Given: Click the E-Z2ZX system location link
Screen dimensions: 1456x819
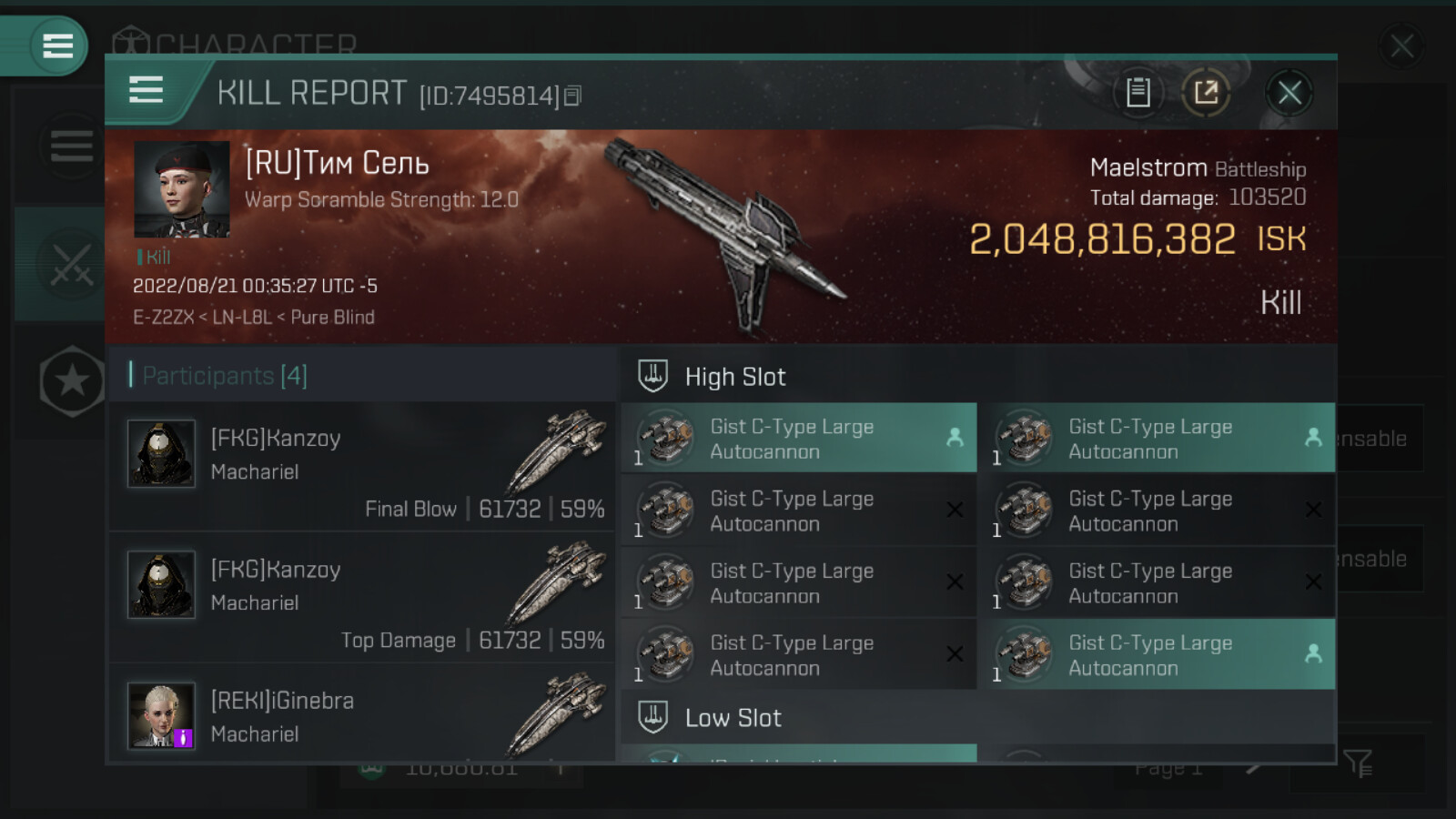Looking at the screenshot, I should pos(163,318).
